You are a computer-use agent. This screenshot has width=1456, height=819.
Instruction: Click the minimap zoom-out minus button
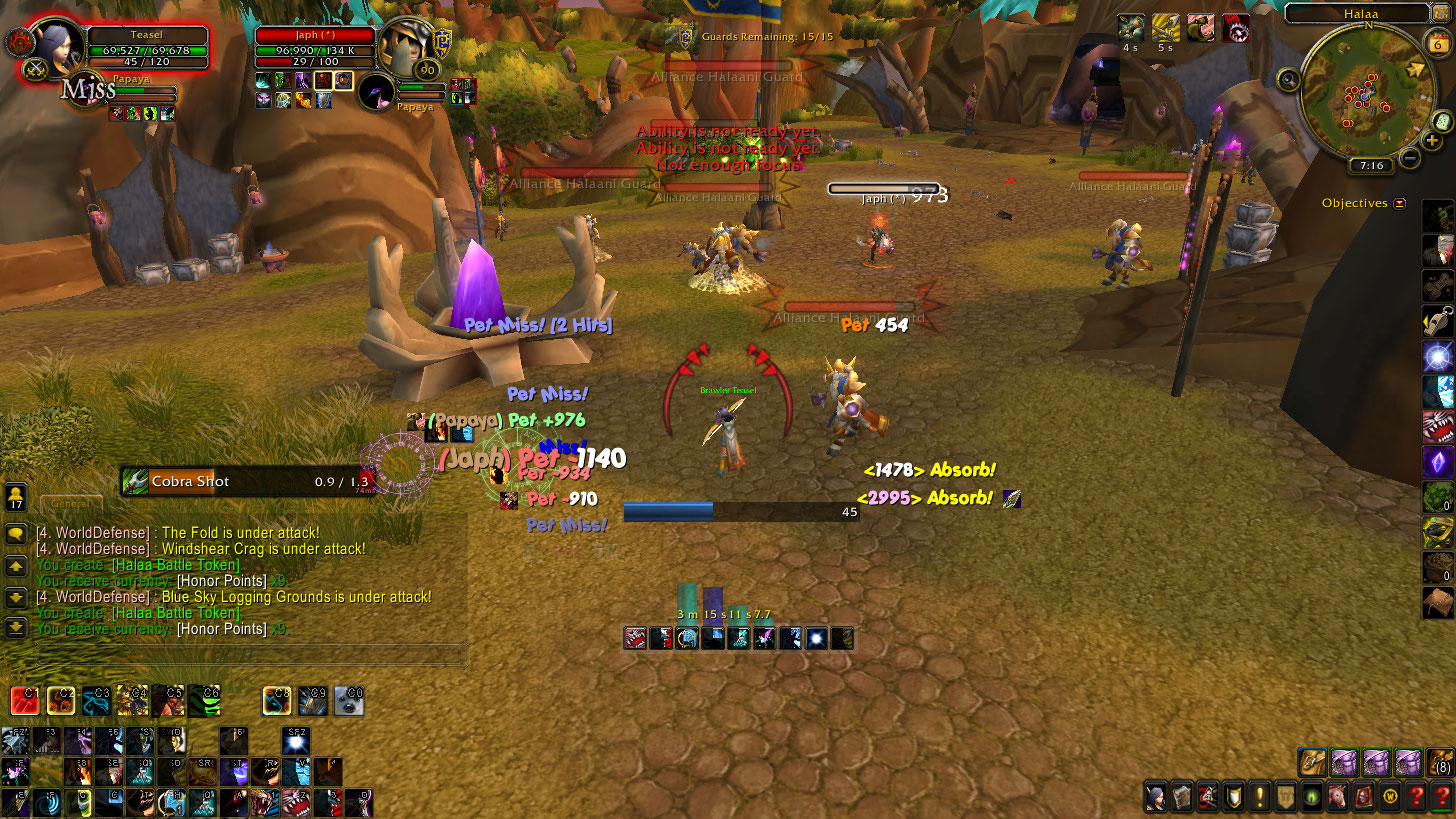[1410, 157]
